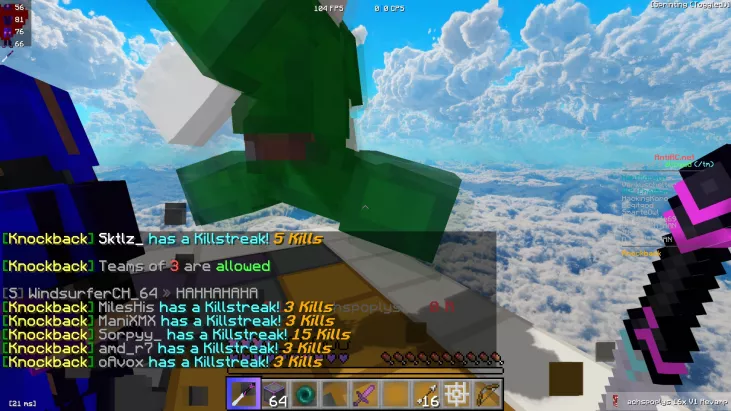Image resolution: width=731 pixels, height=411 pixels.
Task: Select the knockback stick hotbar slot
Action: tap(243, 394)
